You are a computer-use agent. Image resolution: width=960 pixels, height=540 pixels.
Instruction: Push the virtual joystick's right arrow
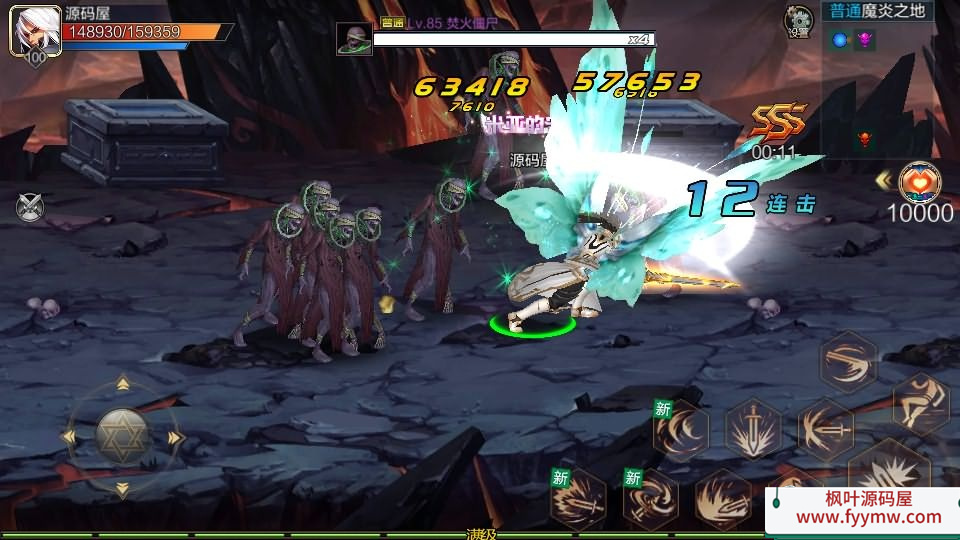tap(176, 437)
